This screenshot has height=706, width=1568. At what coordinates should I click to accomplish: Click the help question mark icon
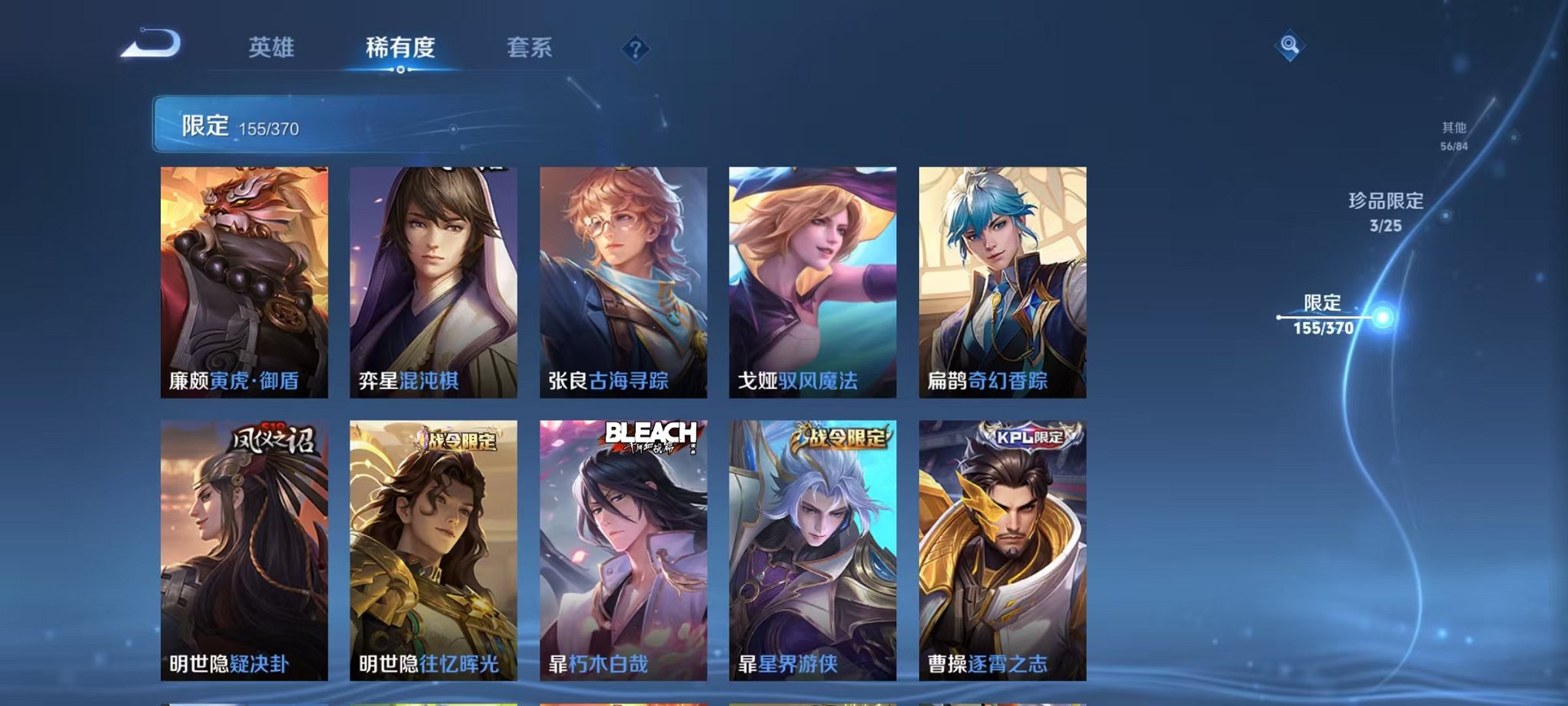635,50
